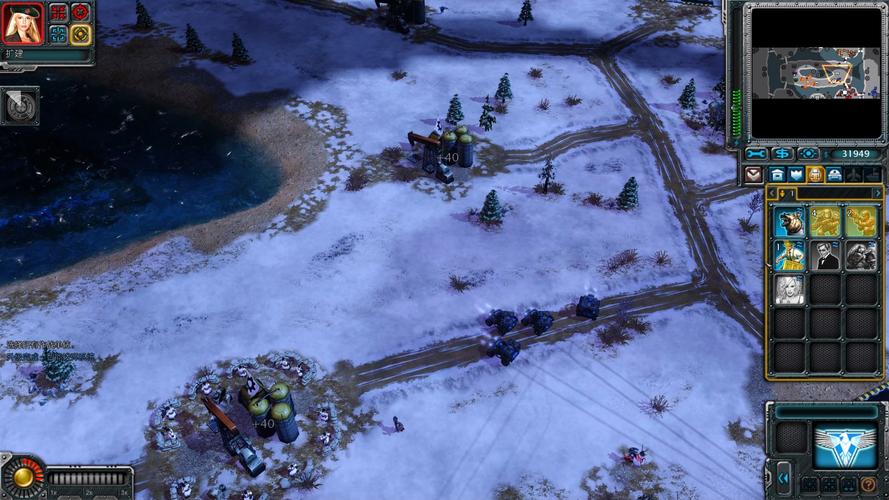Switch to the defenses production tab

tap(796, 175)
